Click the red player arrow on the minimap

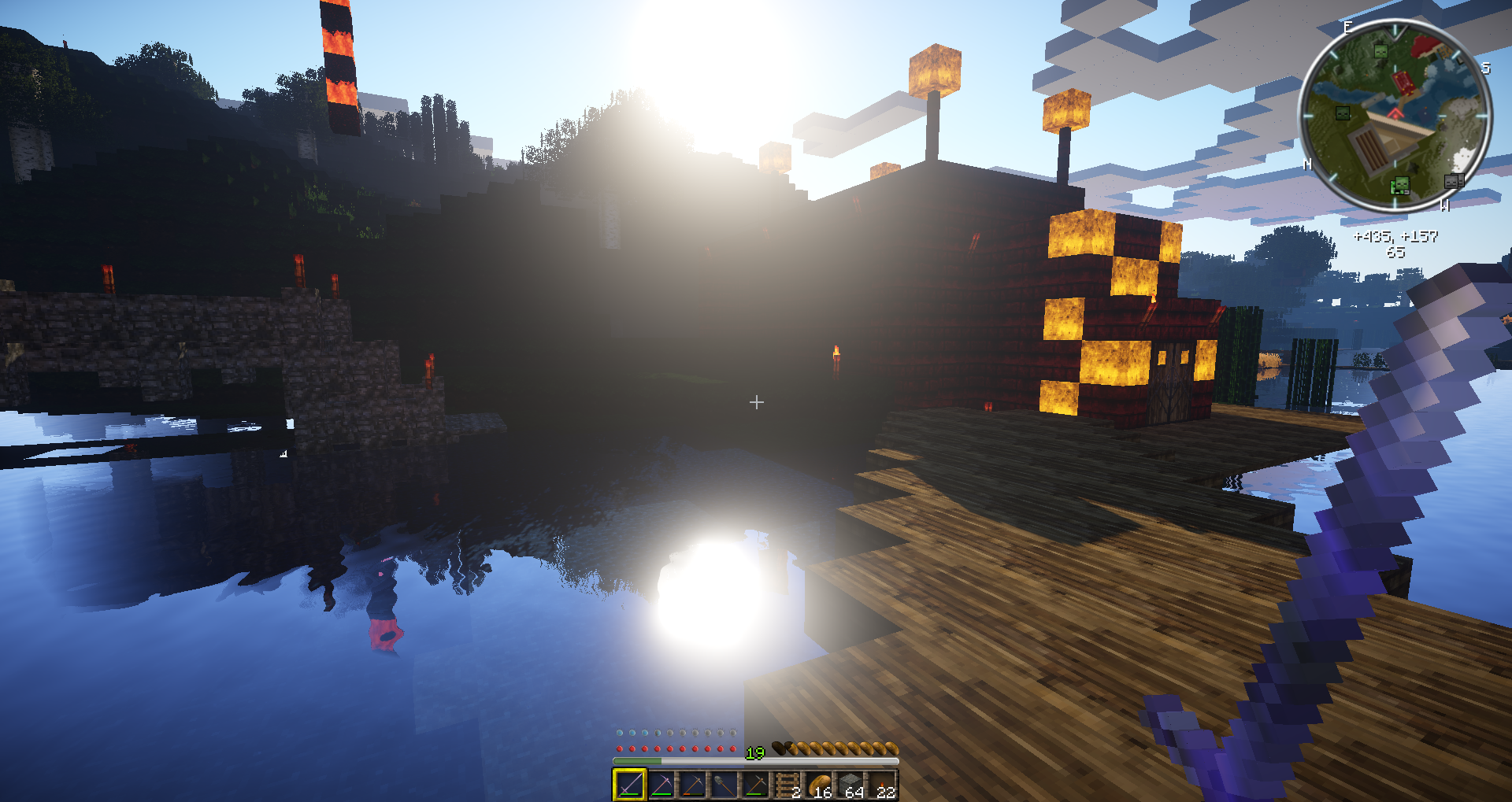pos(1395,114)
